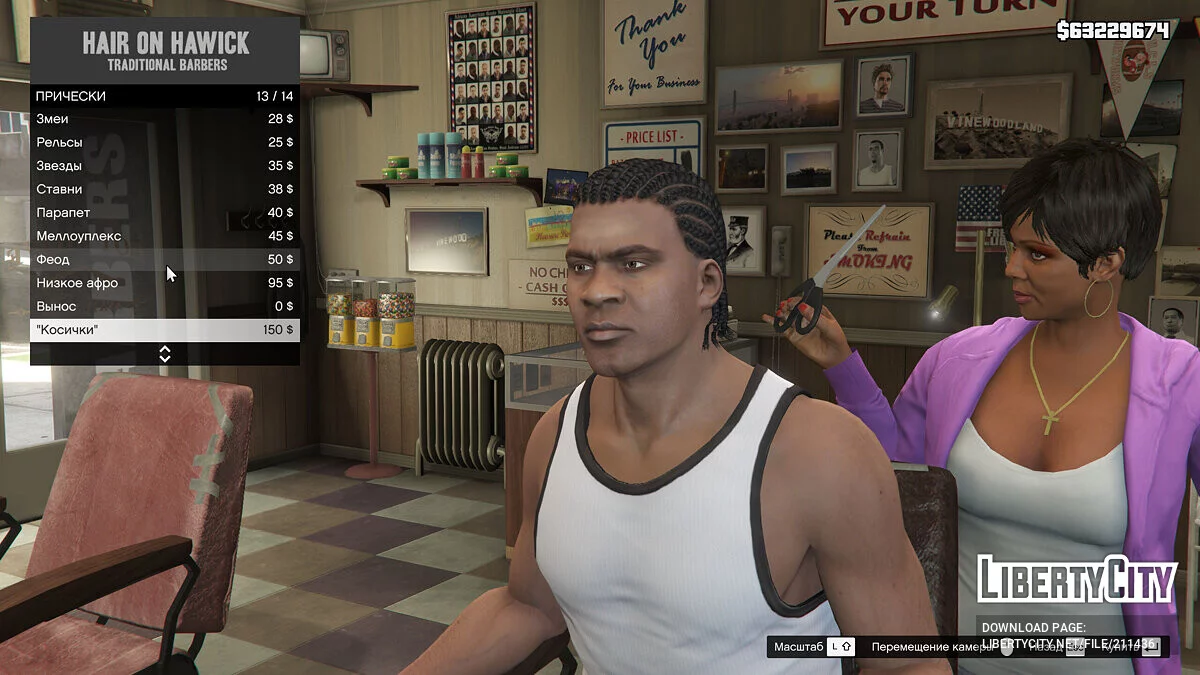1200x675 pixels.
Task: Buy the "Косички" hairstyle for 150 $
Action: coord(164,330)
